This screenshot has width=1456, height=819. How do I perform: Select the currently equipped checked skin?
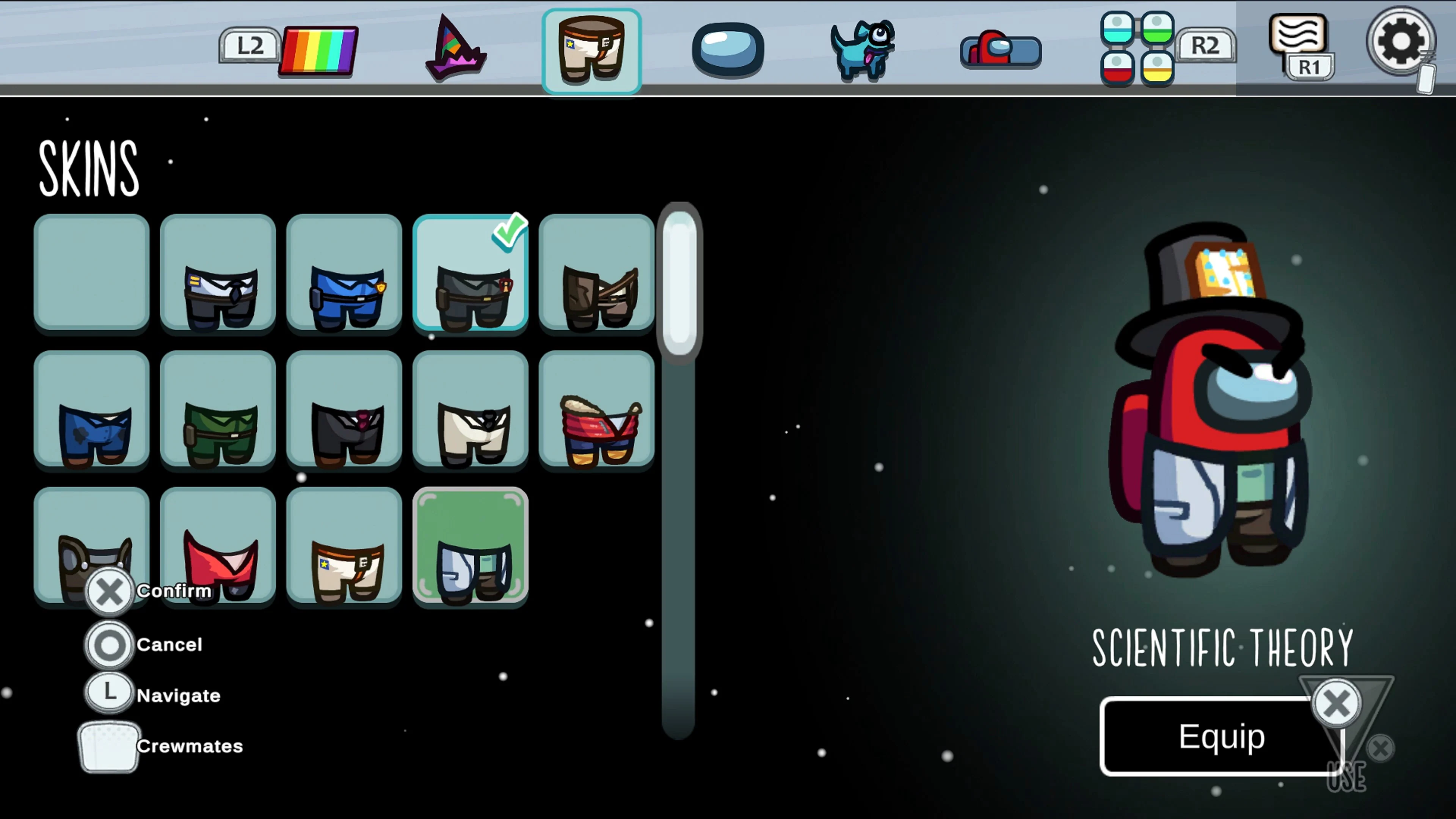point(471,275)
